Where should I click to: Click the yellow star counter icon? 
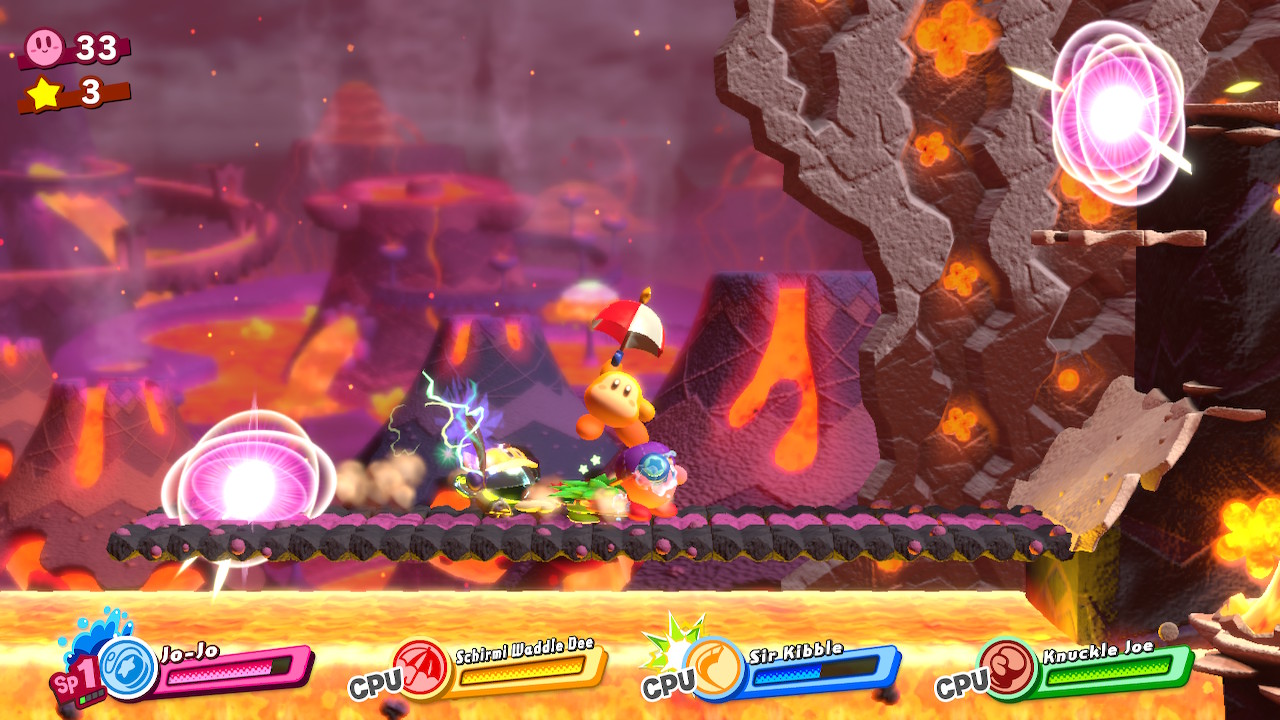click(44, 93)
